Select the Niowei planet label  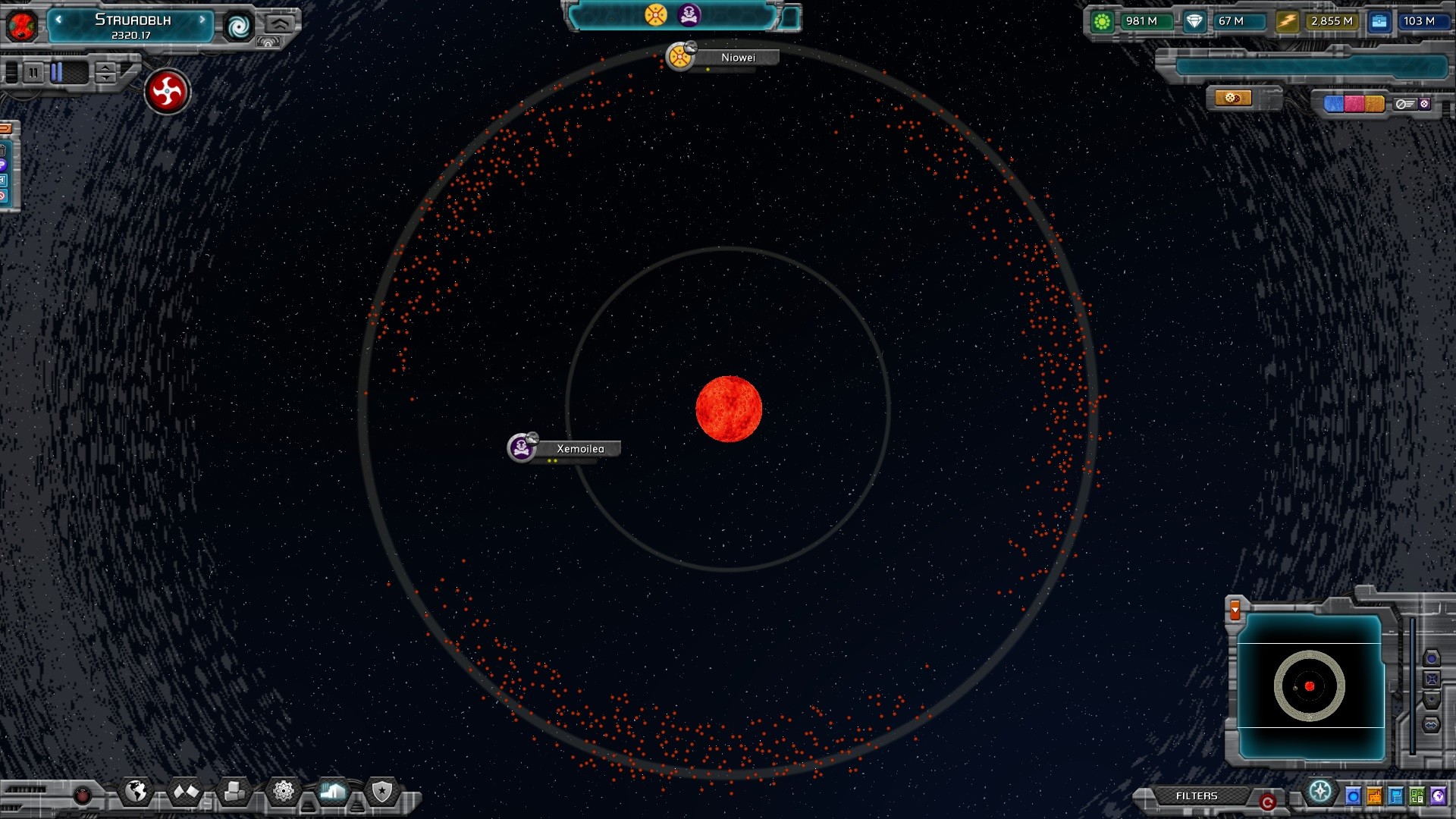pyautogui.click(x=739, y=57)
